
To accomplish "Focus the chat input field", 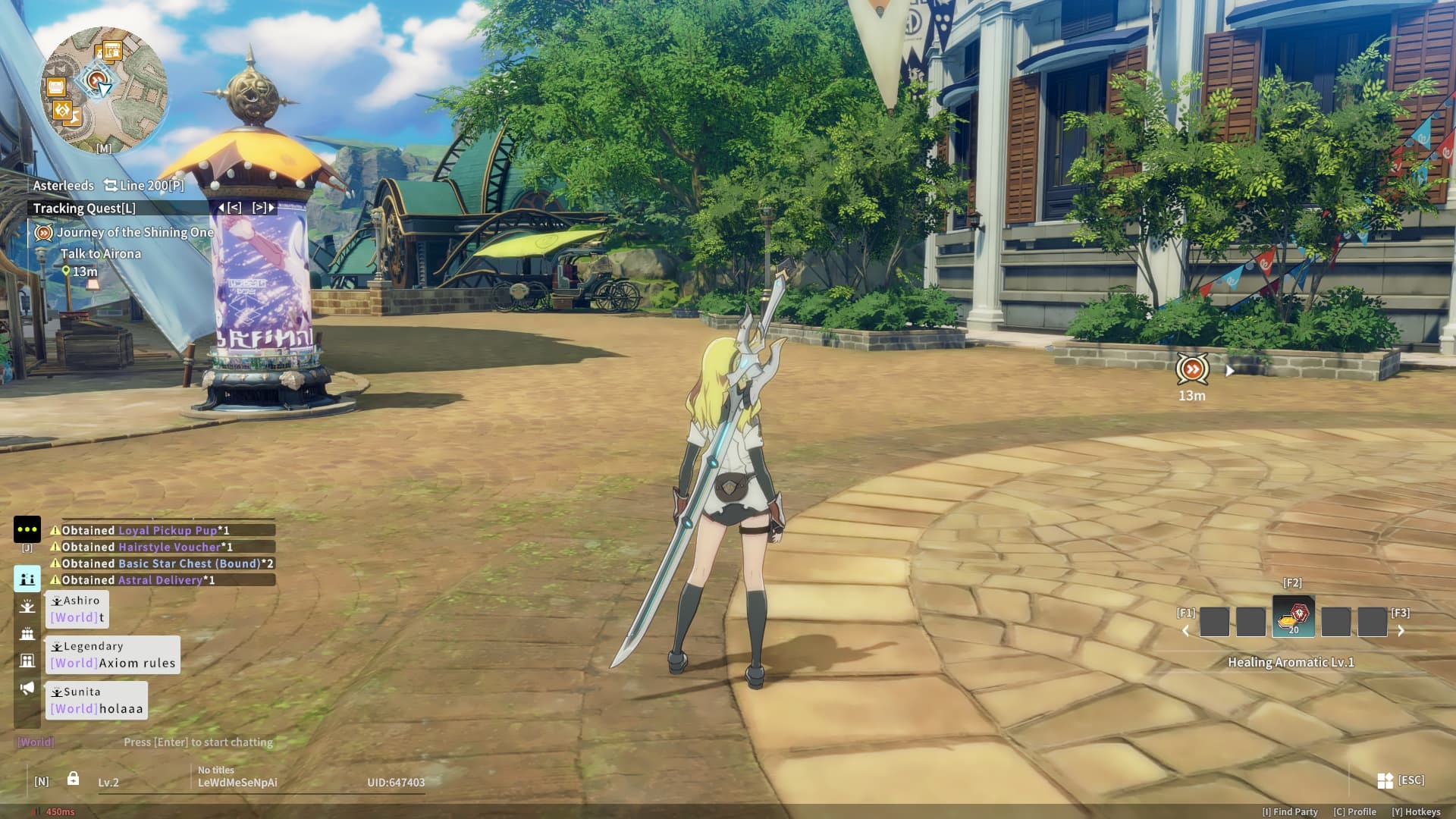I will pyautogui.click(x=198, y=742).
